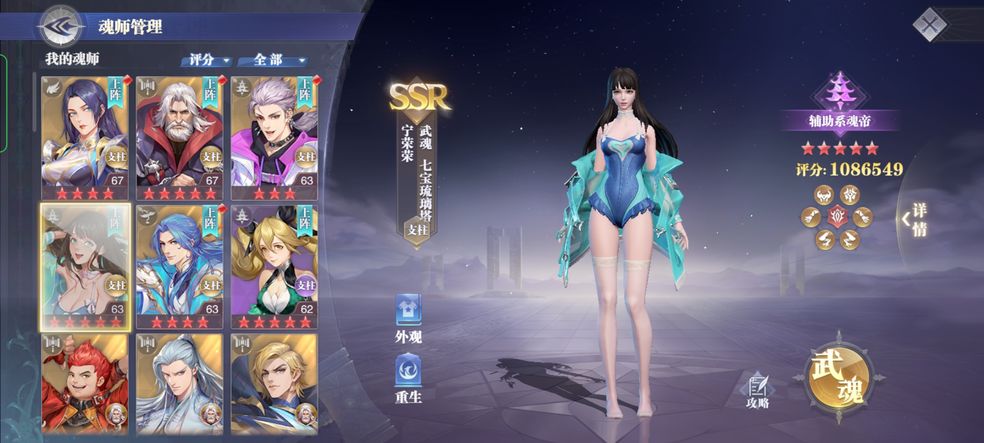Pick the blonde twin-tail girl card
The image size is (984, 443).
tap(274, 265)
